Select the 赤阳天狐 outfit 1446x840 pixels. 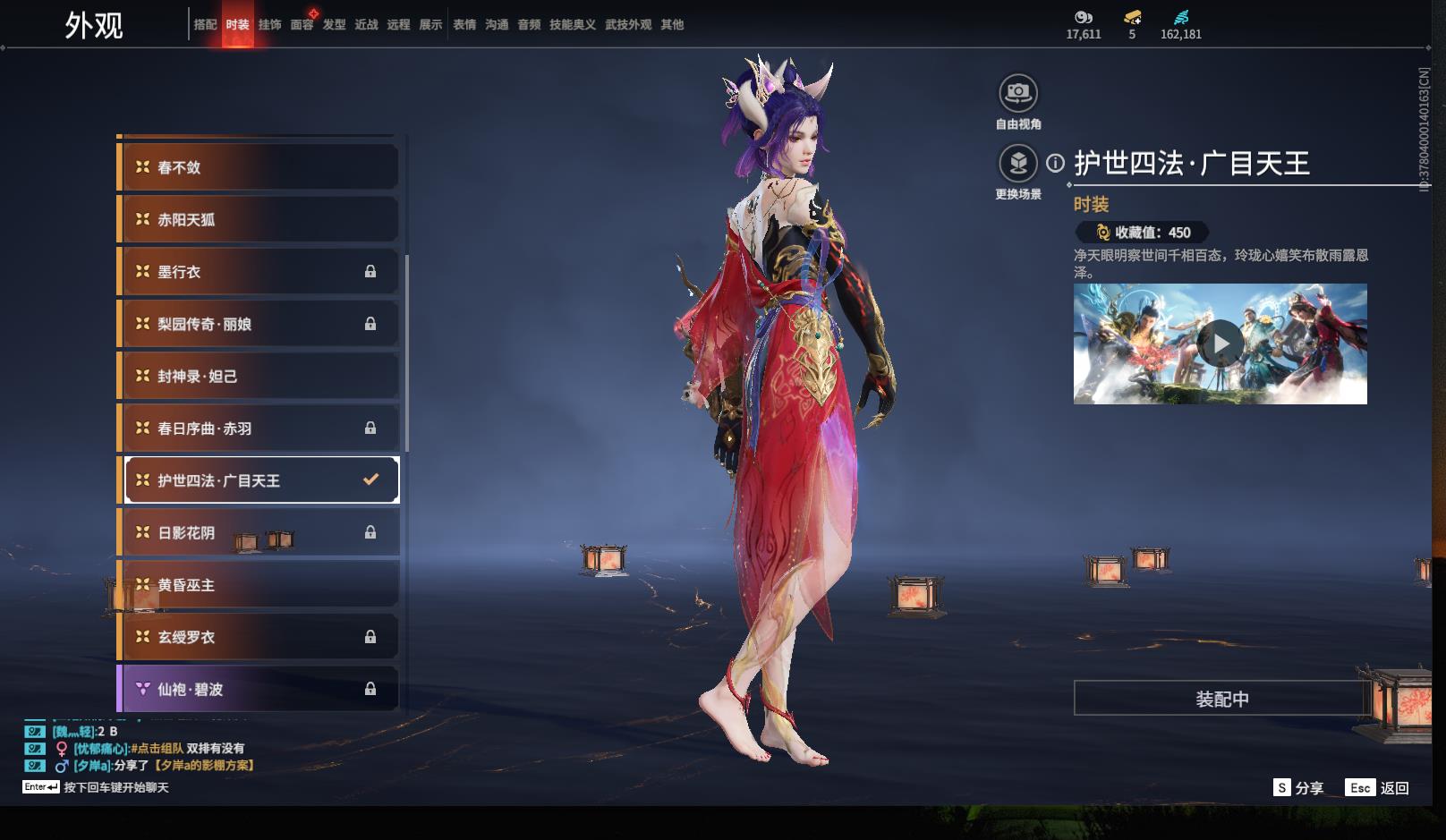[x=259, y=219]
